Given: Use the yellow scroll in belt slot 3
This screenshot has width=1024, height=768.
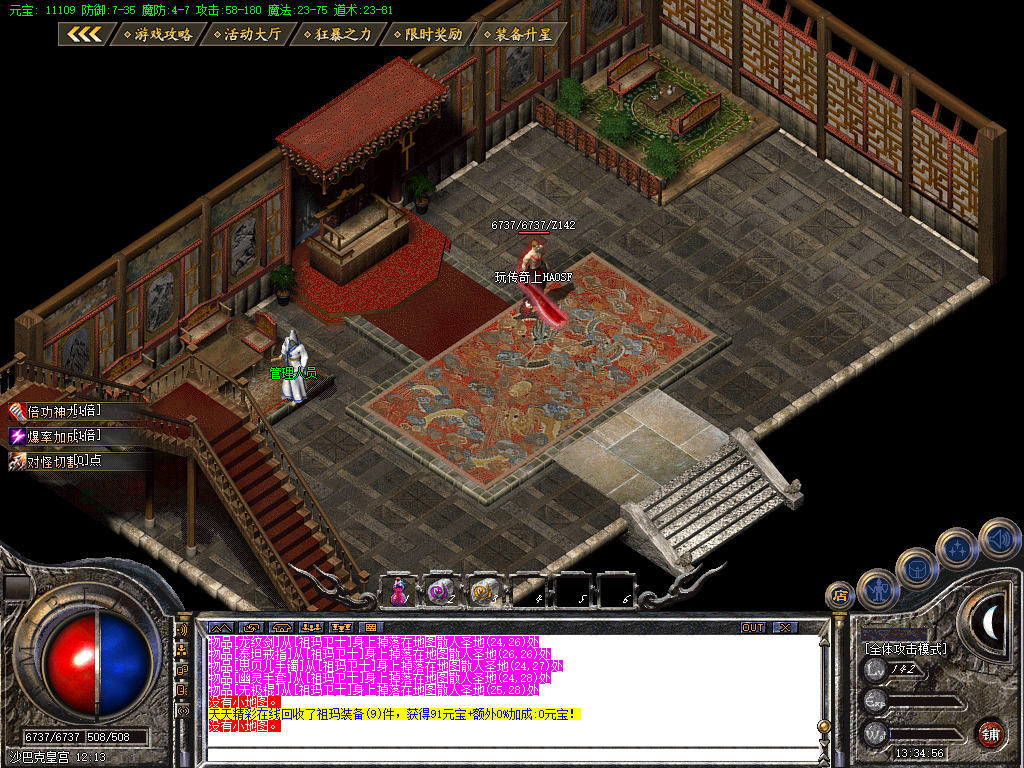Looking at the screenshot, I should (486, 591).
